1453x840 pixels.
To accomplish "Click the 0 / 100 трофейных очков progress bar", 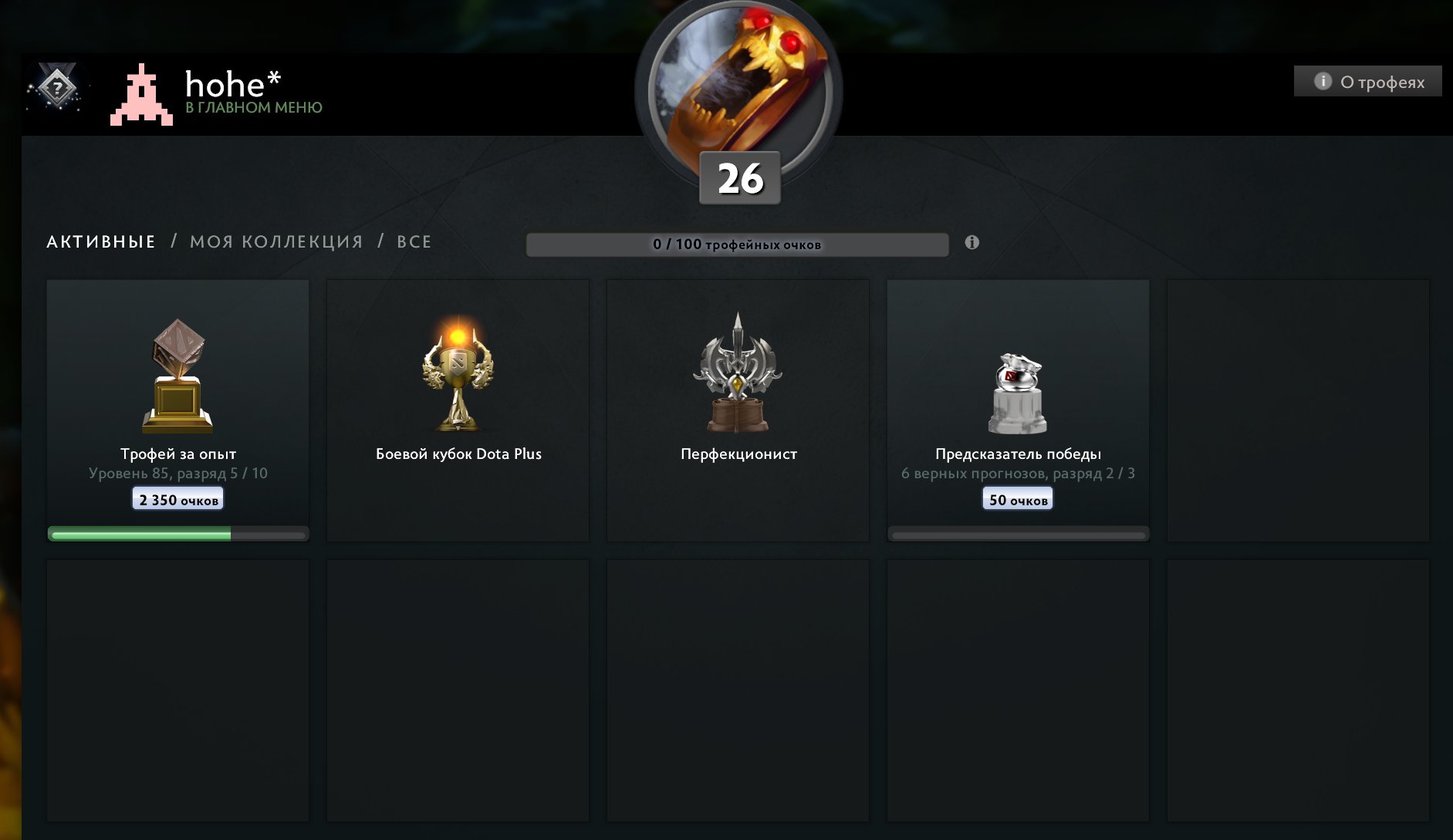I will [x=737, y=244].
